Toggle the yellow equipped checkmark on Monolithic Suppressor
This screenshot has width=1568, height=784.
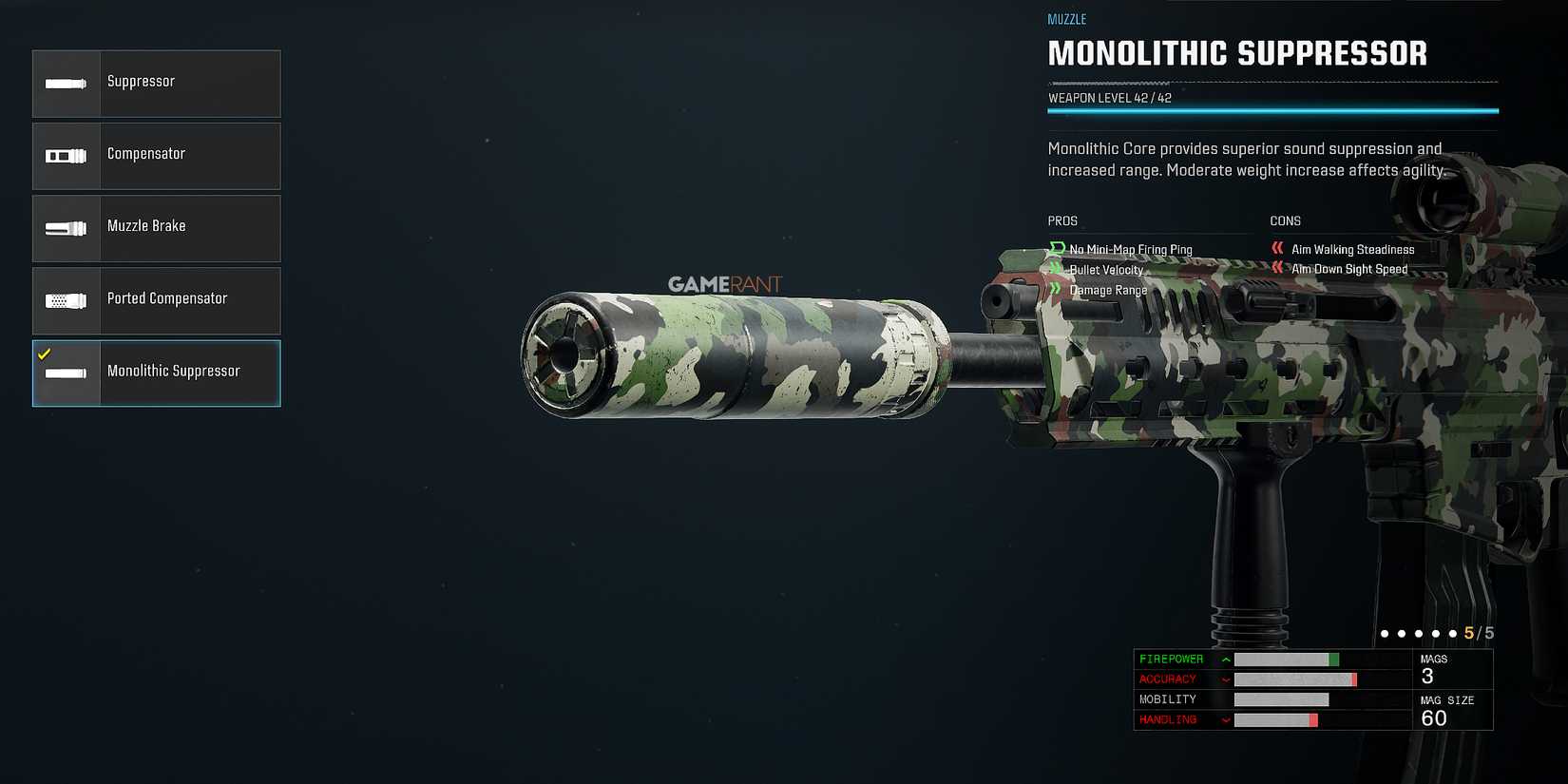(43, 353)
